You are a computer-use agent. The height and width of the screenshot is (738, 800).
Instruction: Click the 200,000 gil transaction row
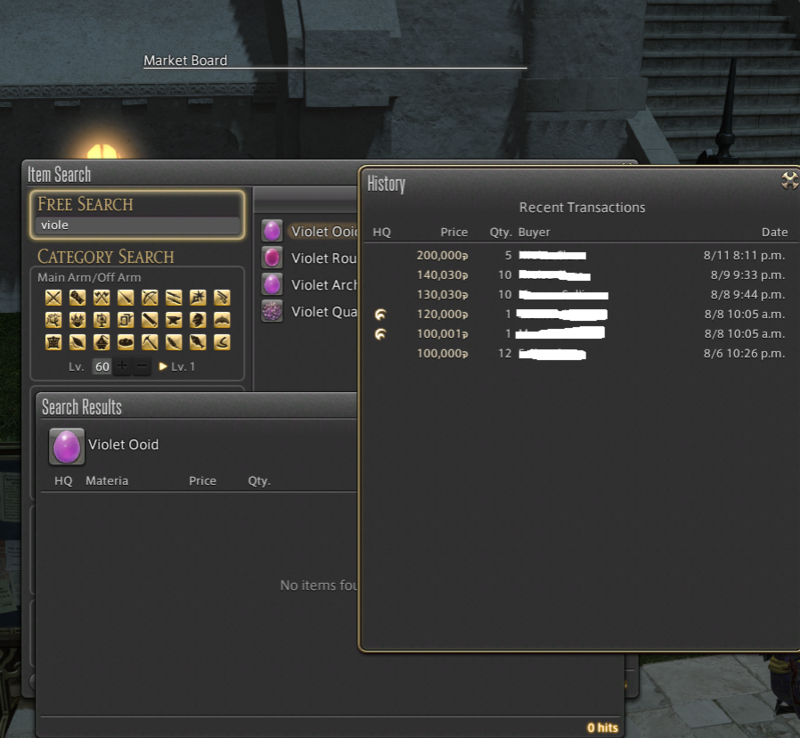tap(580, 256)
